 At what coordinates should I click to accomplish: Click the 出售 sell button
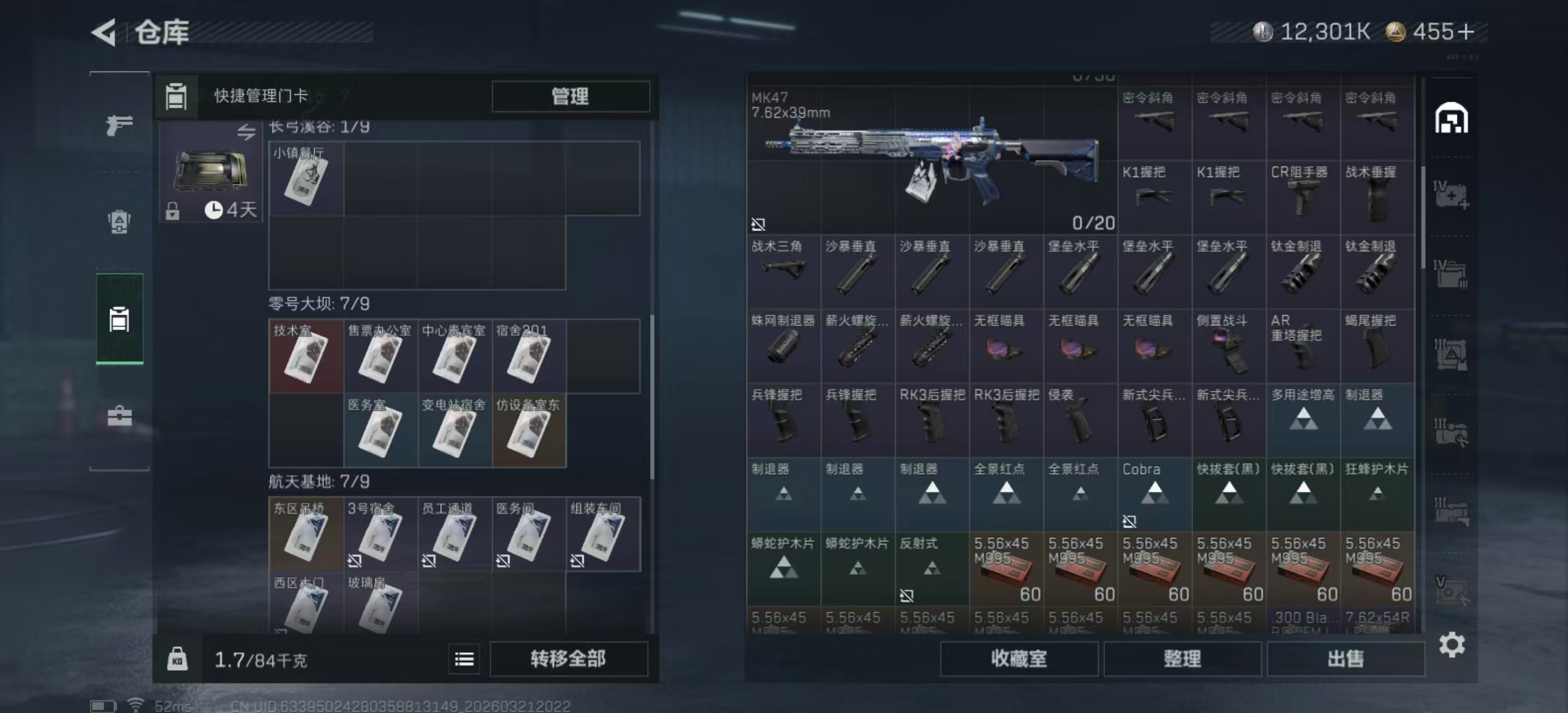[x=1345, y=659]
